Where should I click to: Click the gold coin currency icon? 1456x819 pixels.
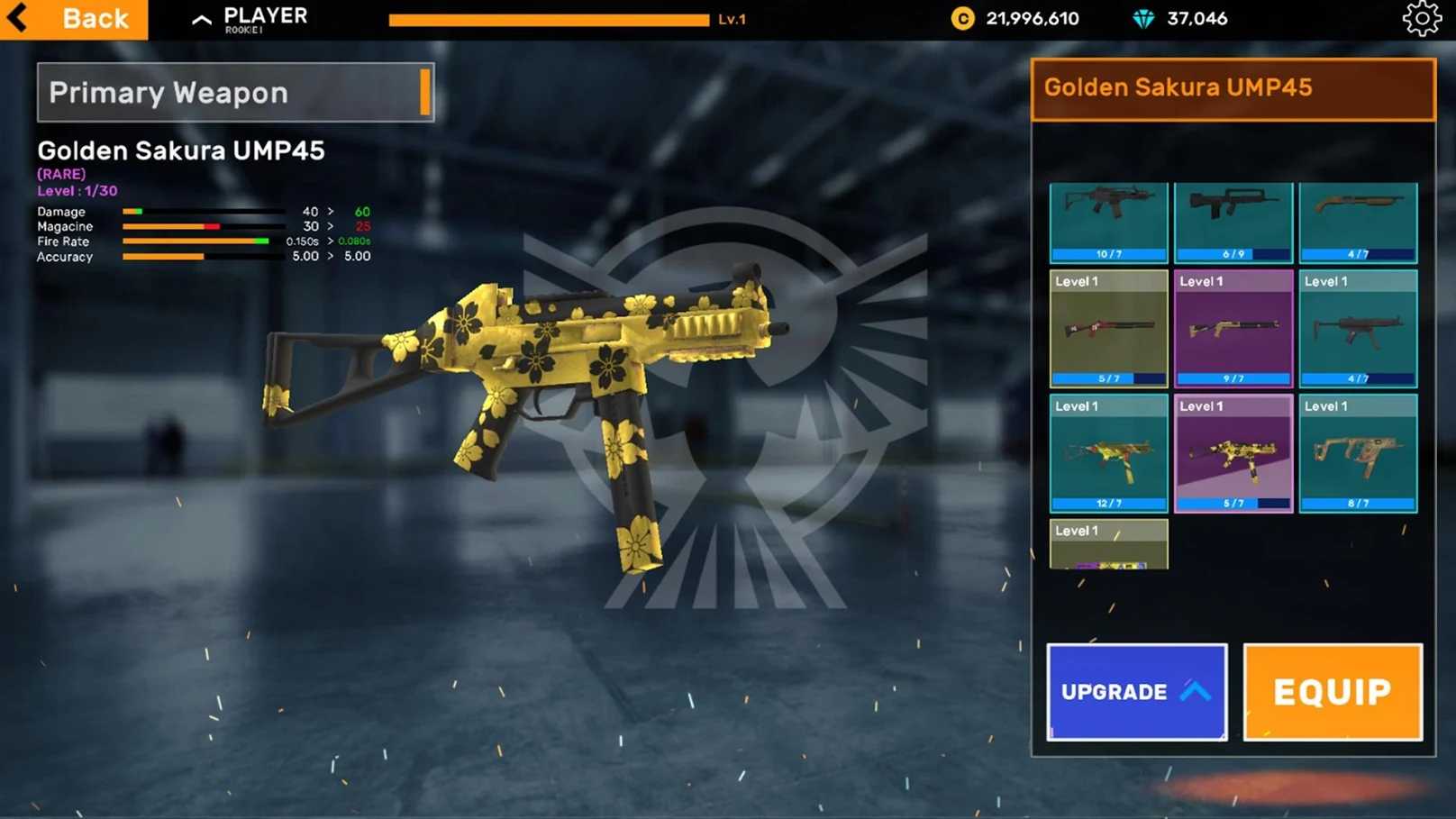[x=962, y=19]
